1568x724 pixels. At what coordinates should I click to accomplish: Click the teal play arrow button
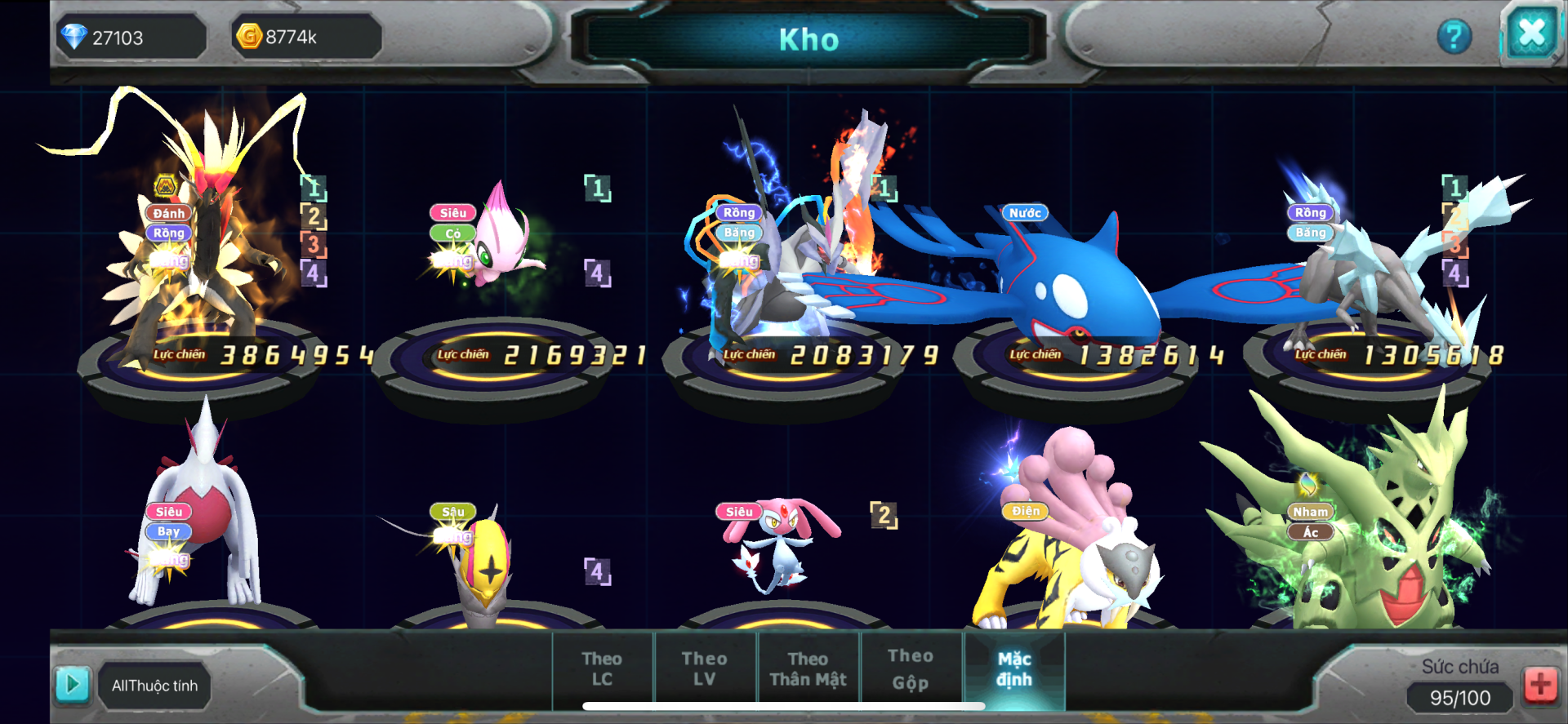click(72, 684)
